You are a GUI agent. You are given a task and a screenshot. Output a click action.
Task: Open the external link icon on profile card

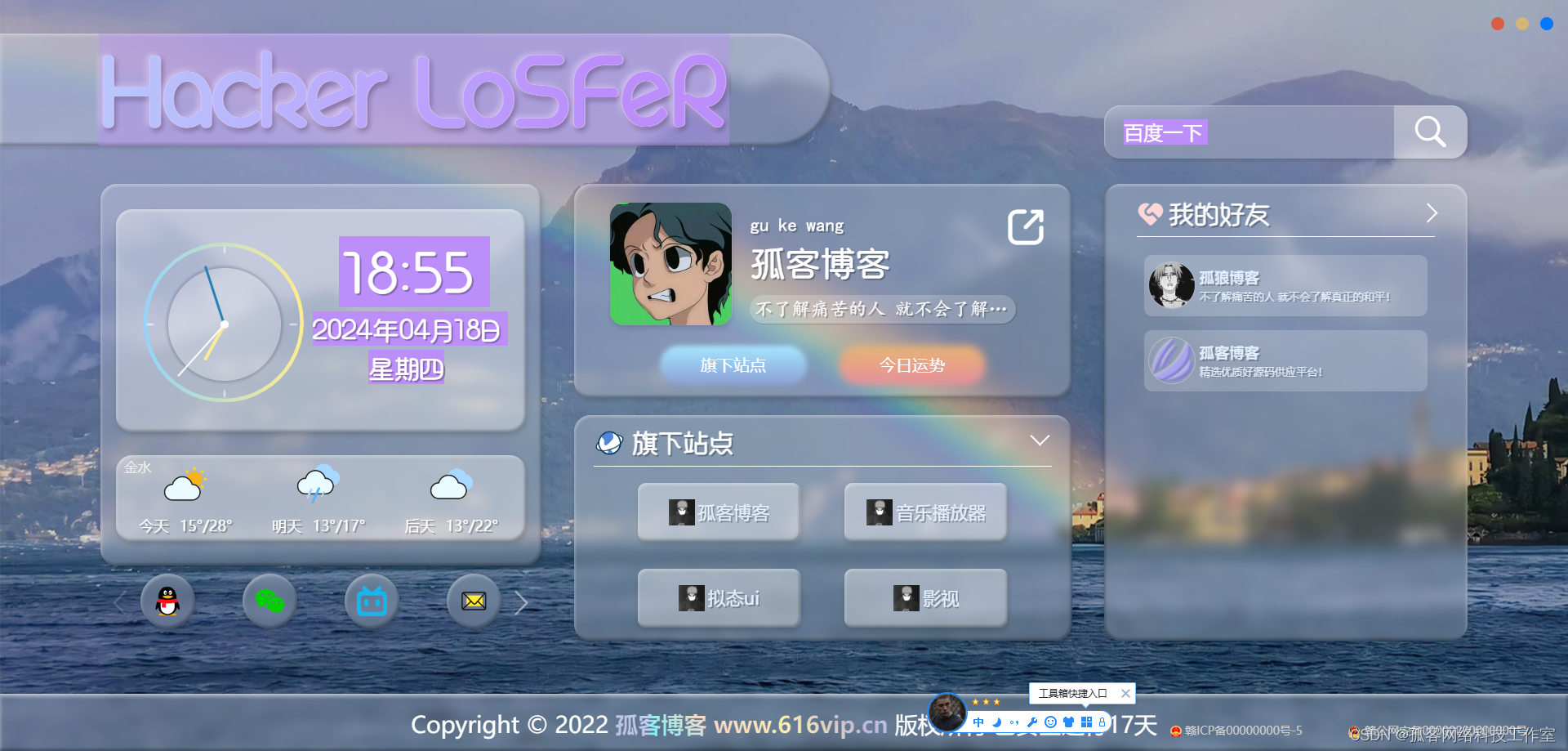(x=1027, y=226)
